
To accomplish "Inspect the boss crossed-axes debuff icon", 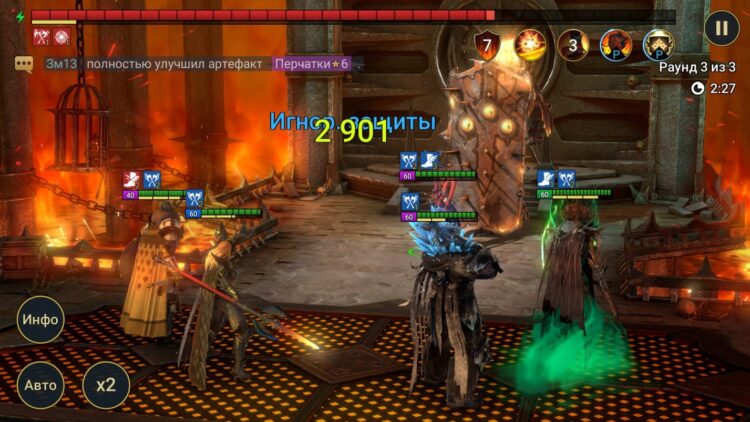I will click(x=42, y=38).
